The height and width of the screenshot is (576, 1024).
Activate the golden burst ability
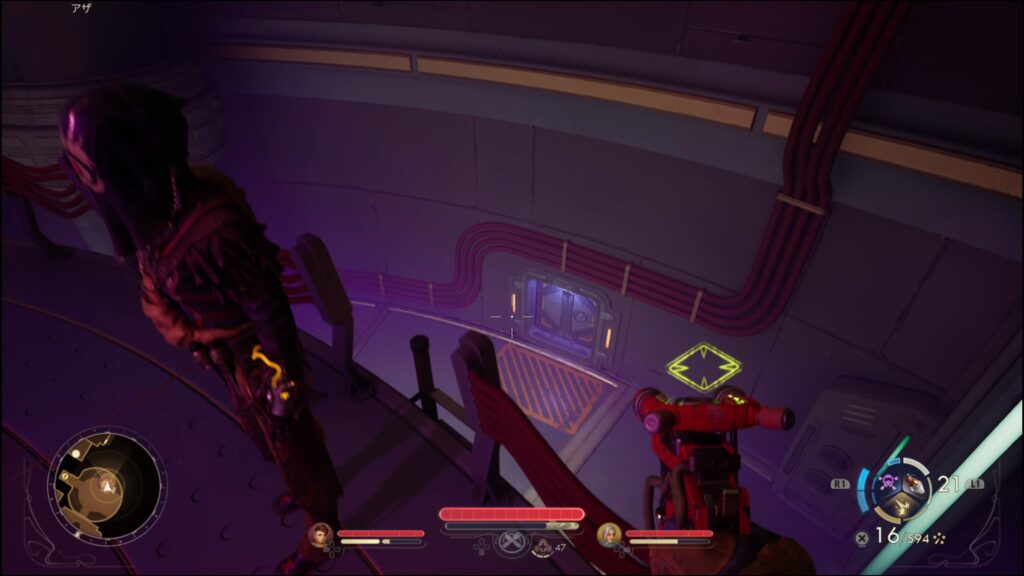[x=902, y=507]
